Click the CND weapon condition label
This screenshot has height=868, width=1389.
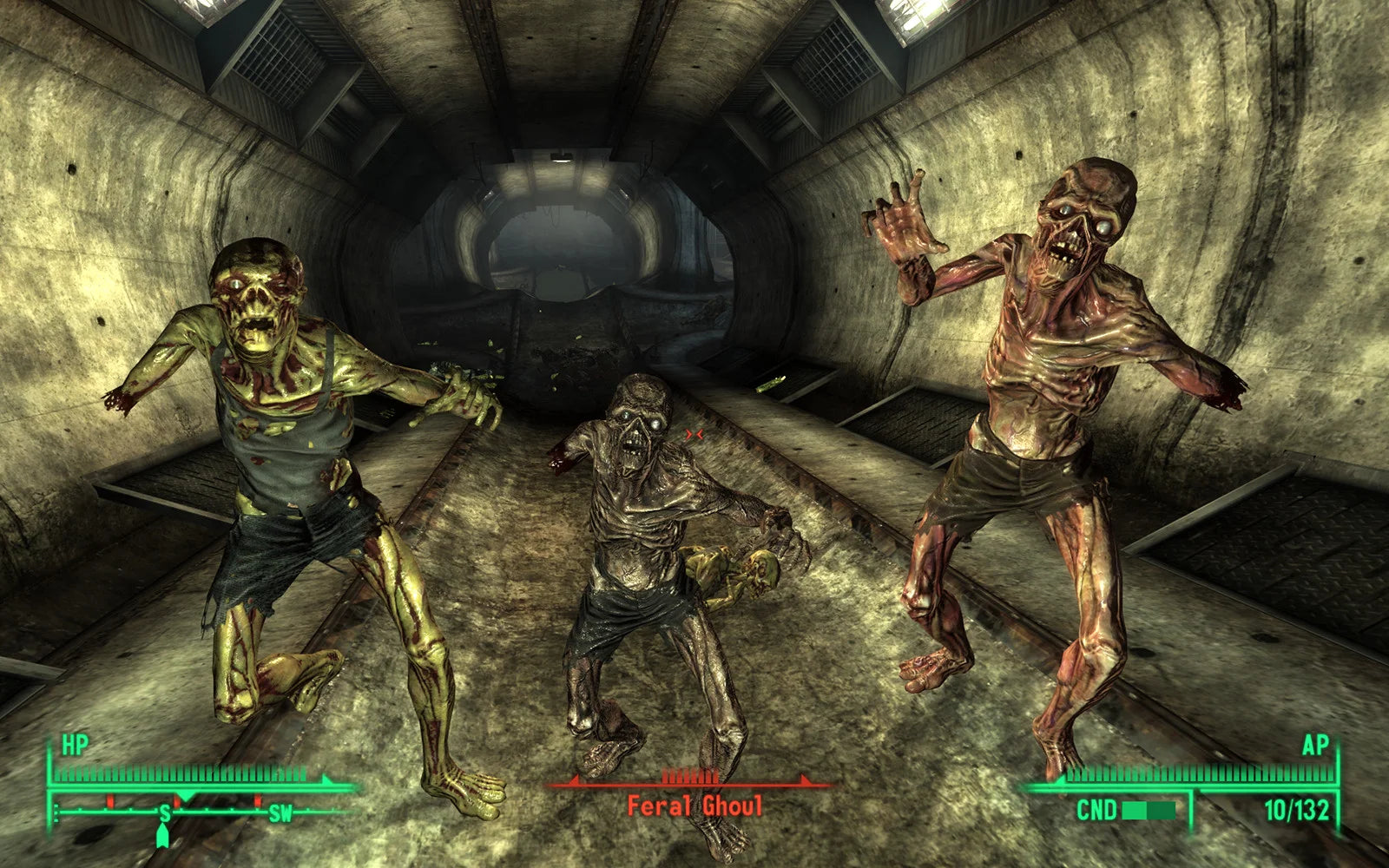coord(1096,810)
